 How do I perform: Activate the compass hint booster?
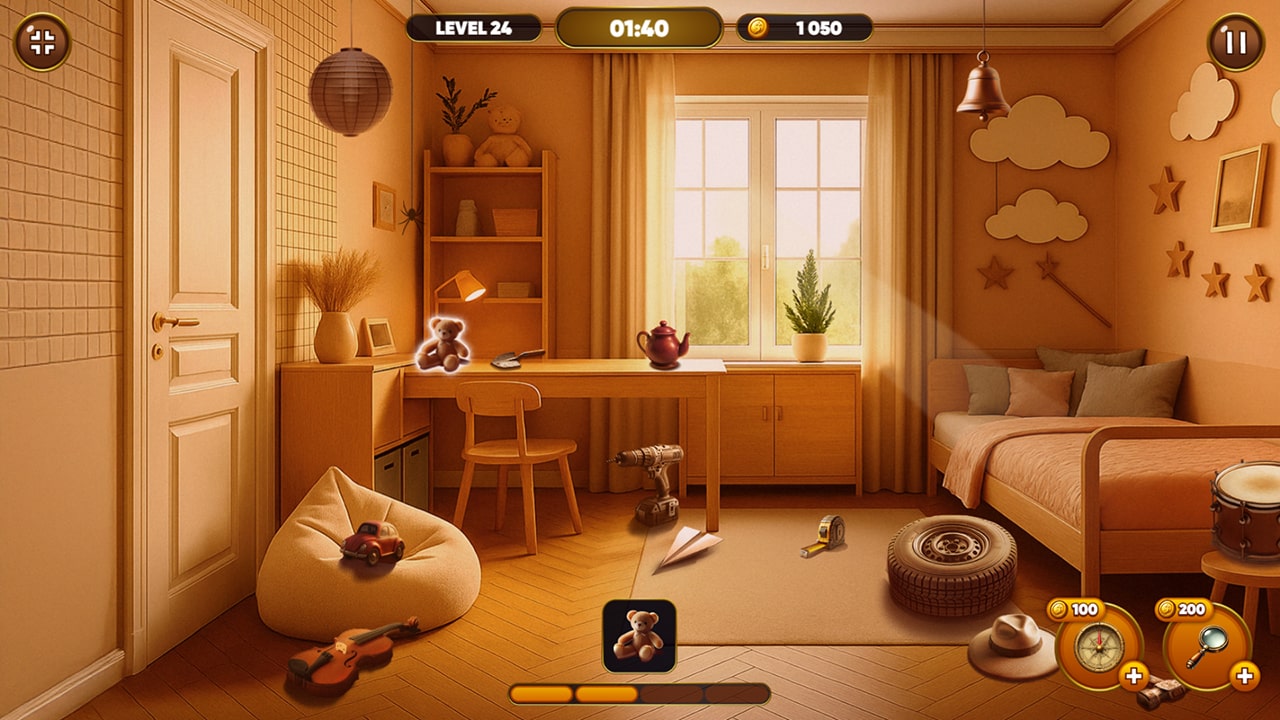coord(1099,647)
